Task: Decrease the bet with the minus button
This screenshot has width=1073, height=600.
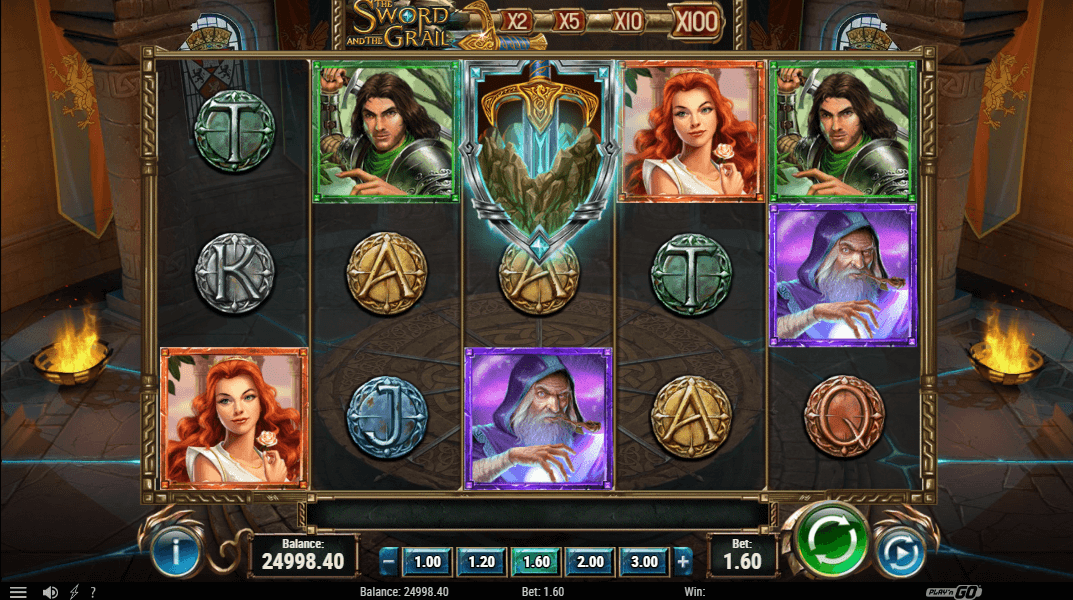Action: (x=390, y=562)
